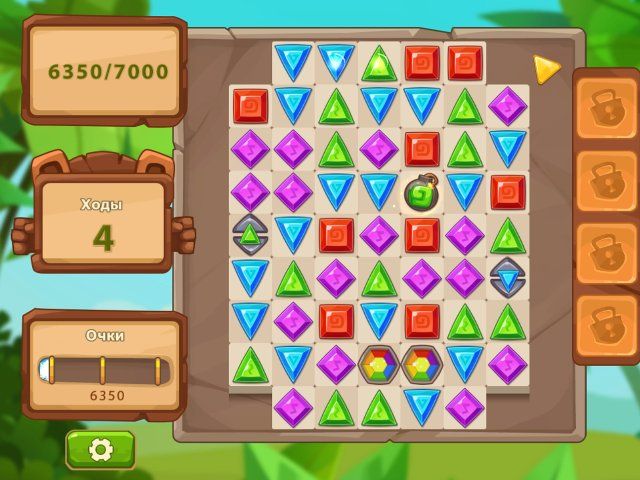Choose the blue triangle tile with gray arrows
Image resolution: width=640 pixels, height=480 pixels.
pos(508,277)
